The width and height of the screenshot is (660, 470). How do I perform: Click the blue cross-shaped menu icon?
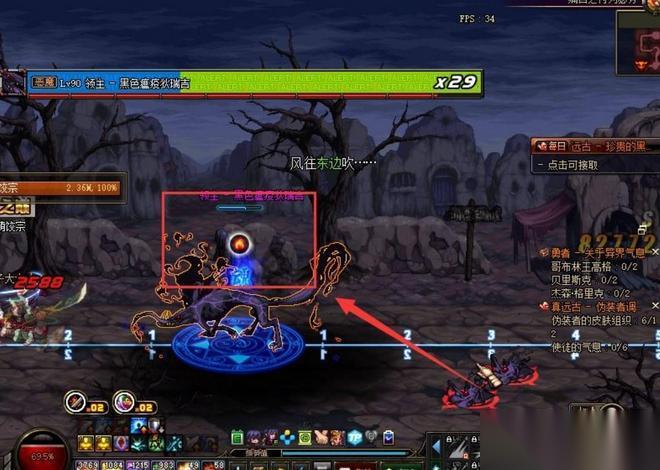pos(289,437)
